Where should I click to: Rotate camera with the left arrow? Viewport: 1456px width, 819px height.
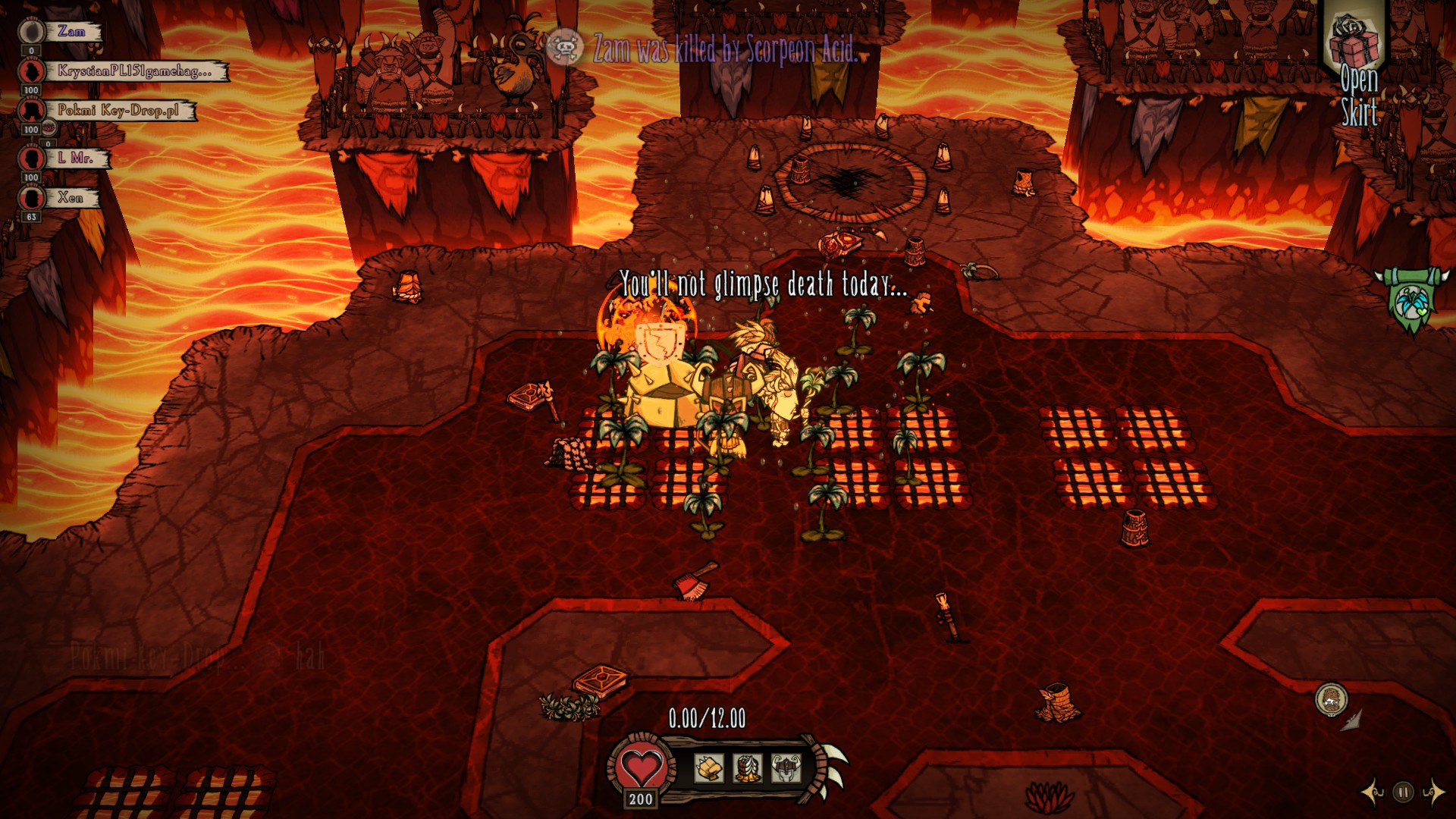coord(1373,792)
